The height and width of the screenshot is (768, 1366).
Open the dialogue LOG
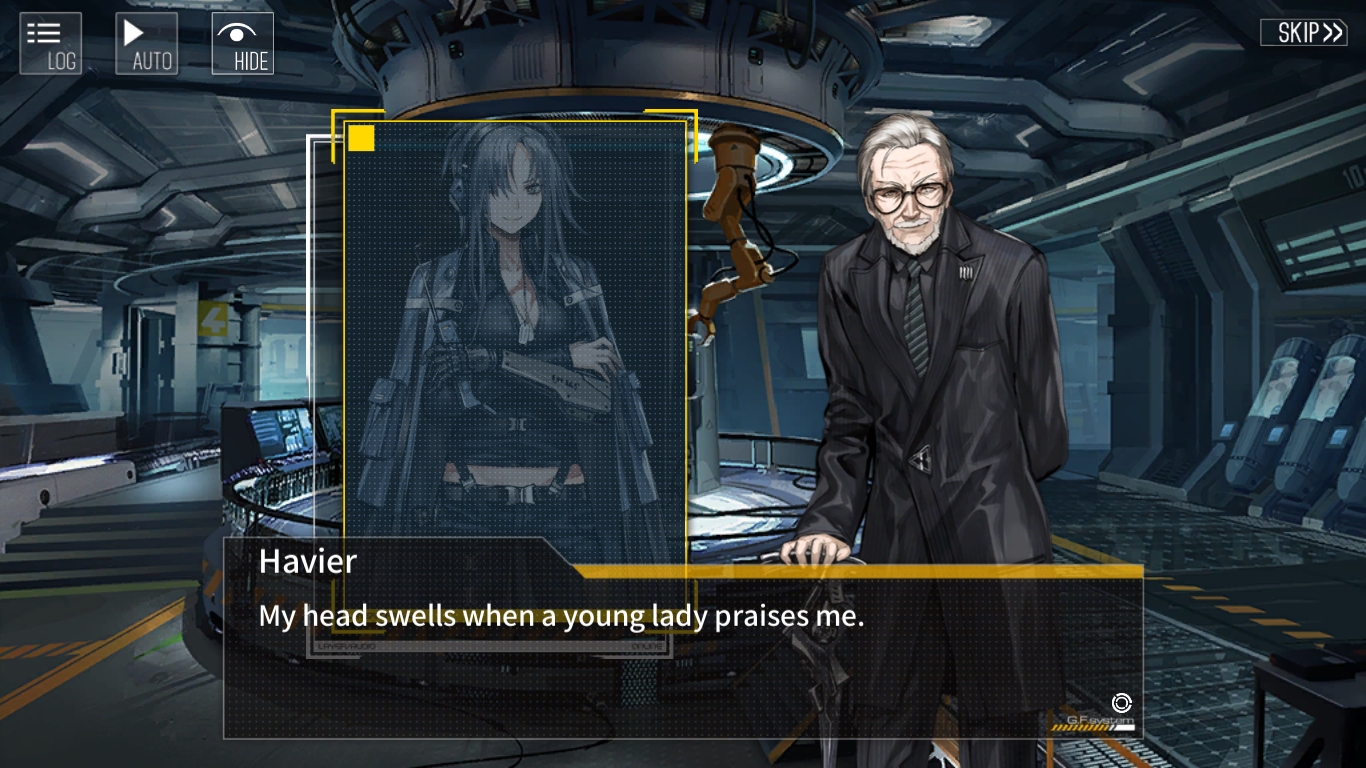click(x=51, y=44)
